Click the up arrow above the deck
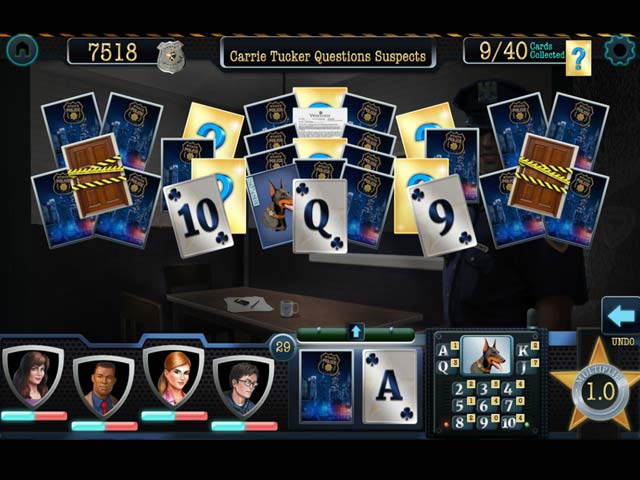The width and height of the screenshot is (640, 480). click(357, 331)
